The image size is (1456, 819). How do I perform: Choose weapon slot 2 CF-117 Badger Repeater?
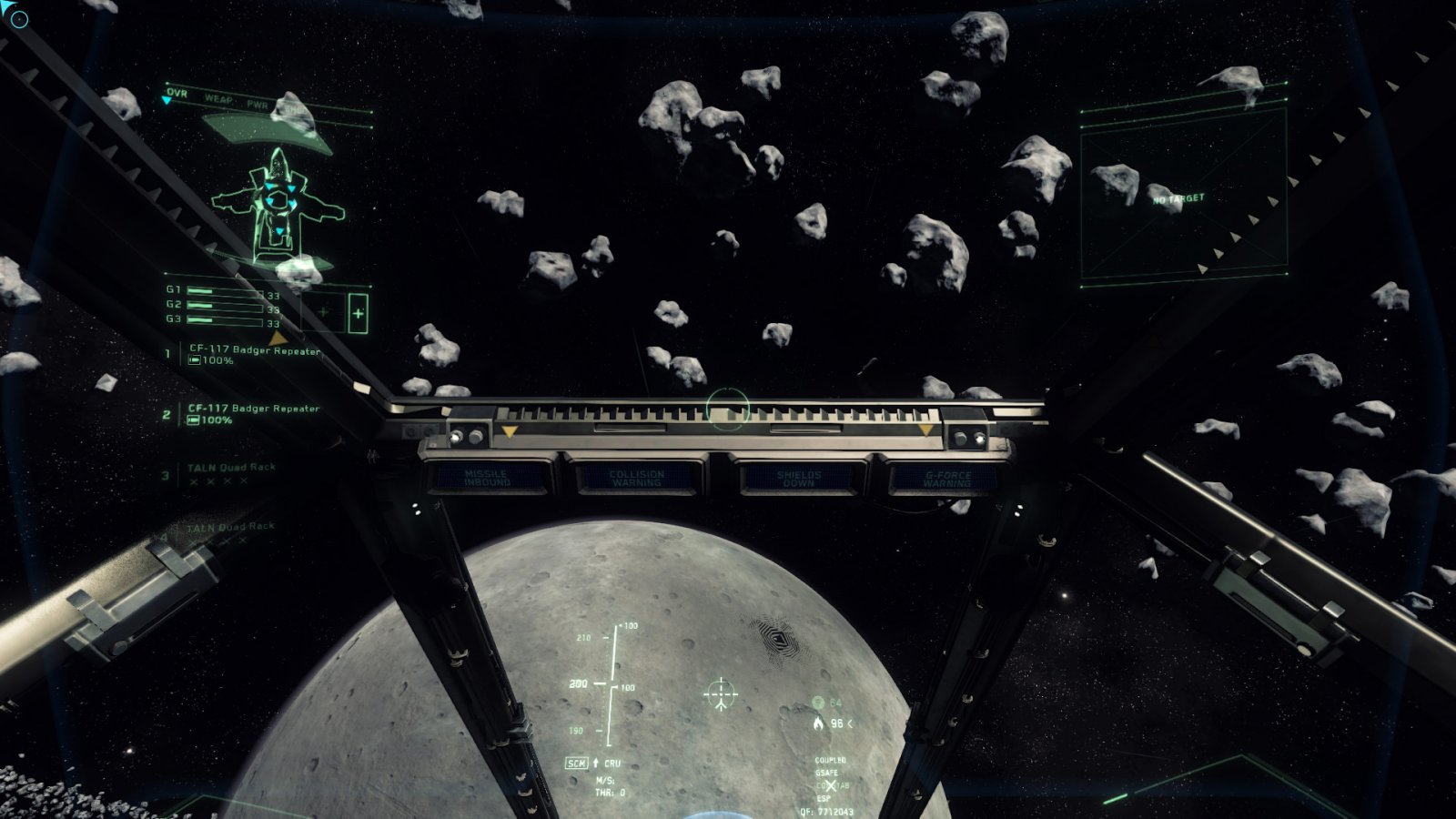tap(253, 409)
